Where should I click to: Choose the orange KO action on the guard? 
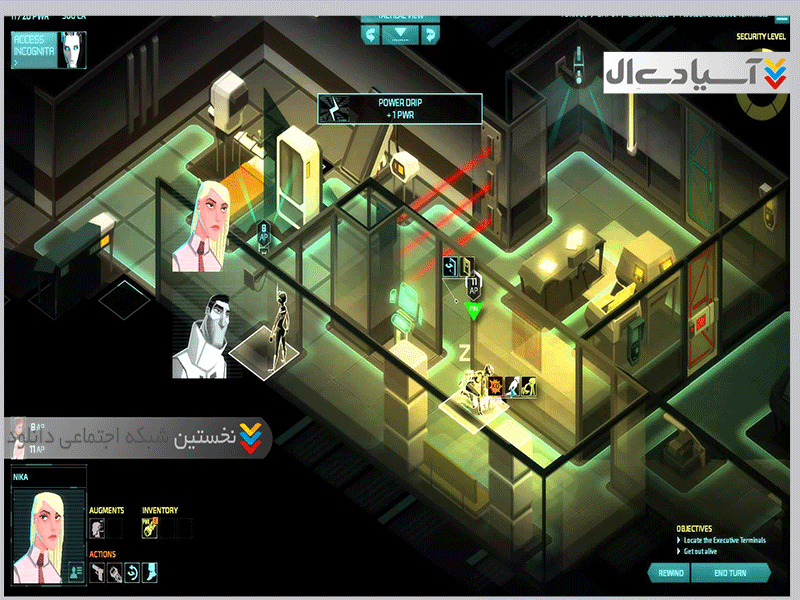tap(495, 386)
